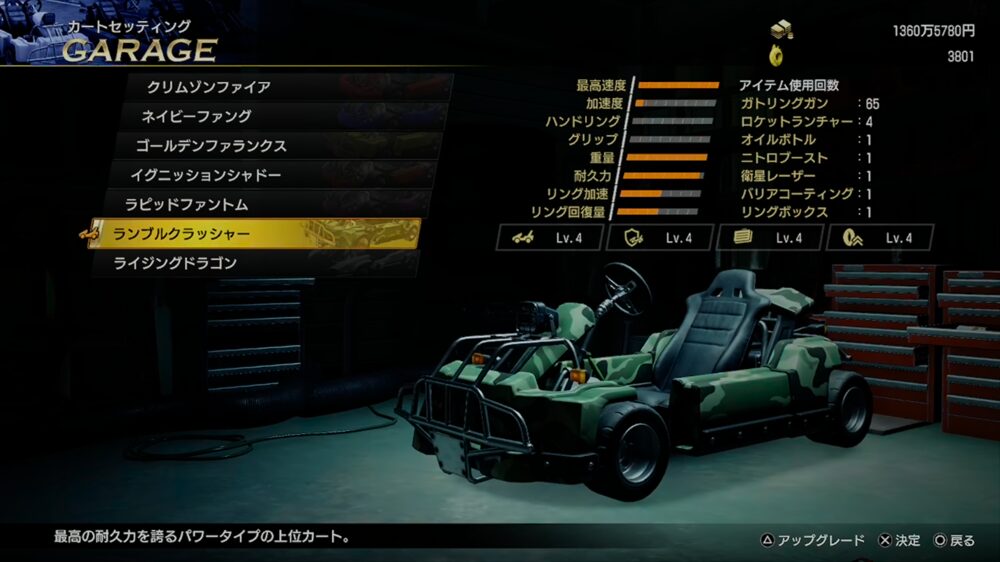Open the ring boost Lv.4 upgrade box
The height and width of the screenshot is (562, 1000).
pos(880,238)
